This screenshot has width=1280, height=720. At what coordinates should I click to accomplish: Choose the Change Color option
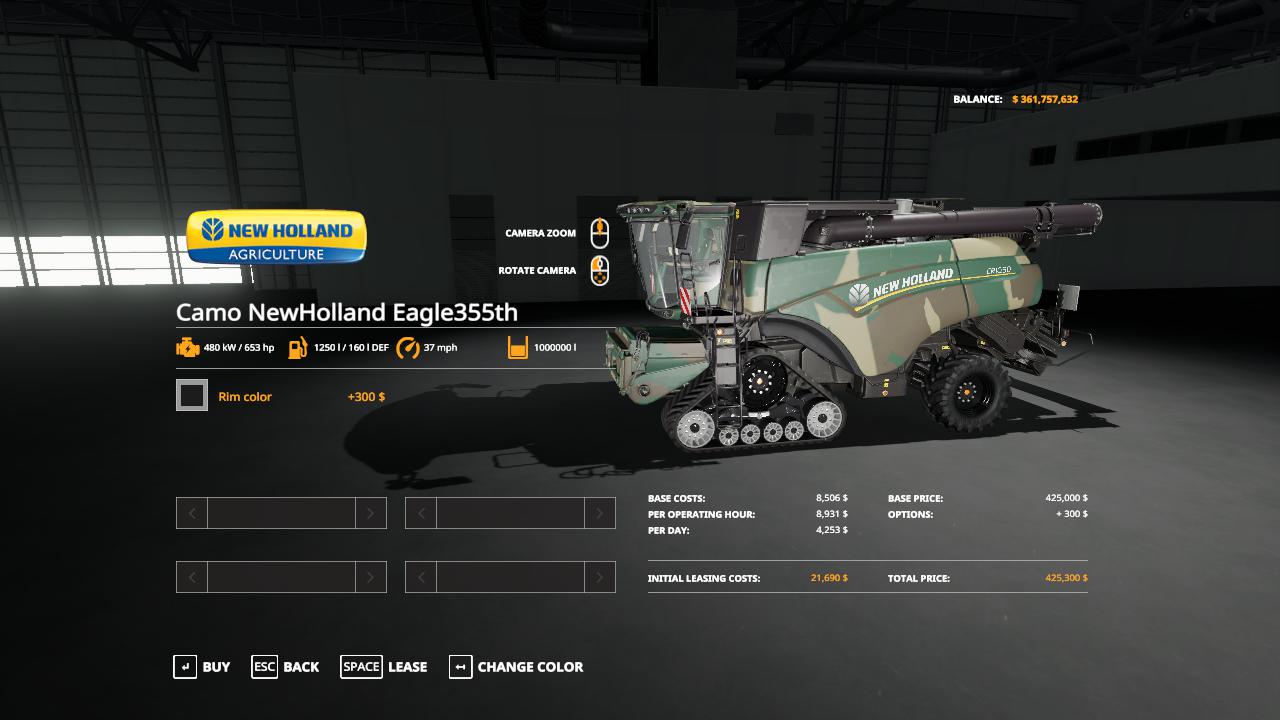[x=516, y=667]
